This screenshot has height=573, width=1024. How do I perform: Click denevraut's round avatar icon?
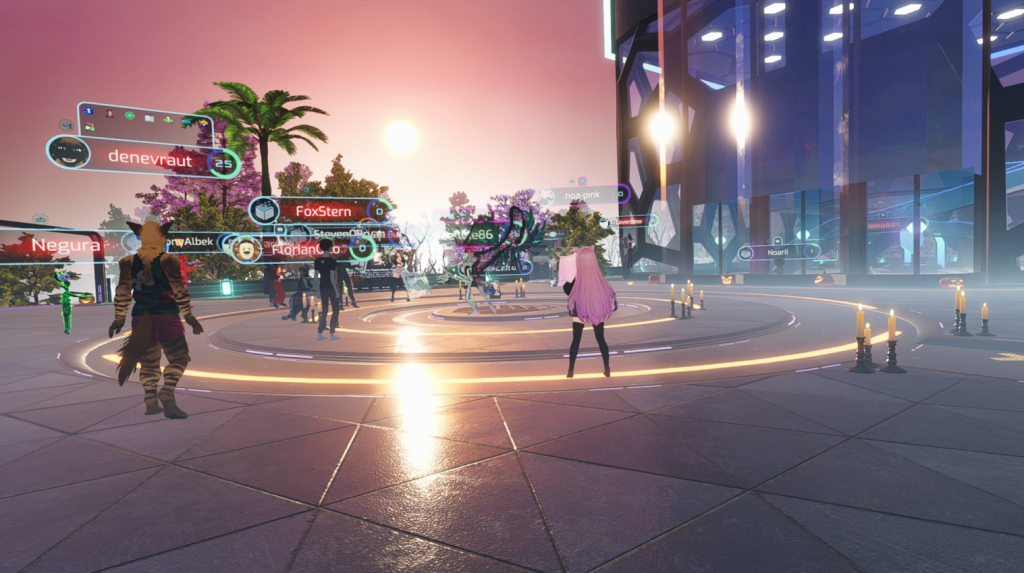pos(69,153)
